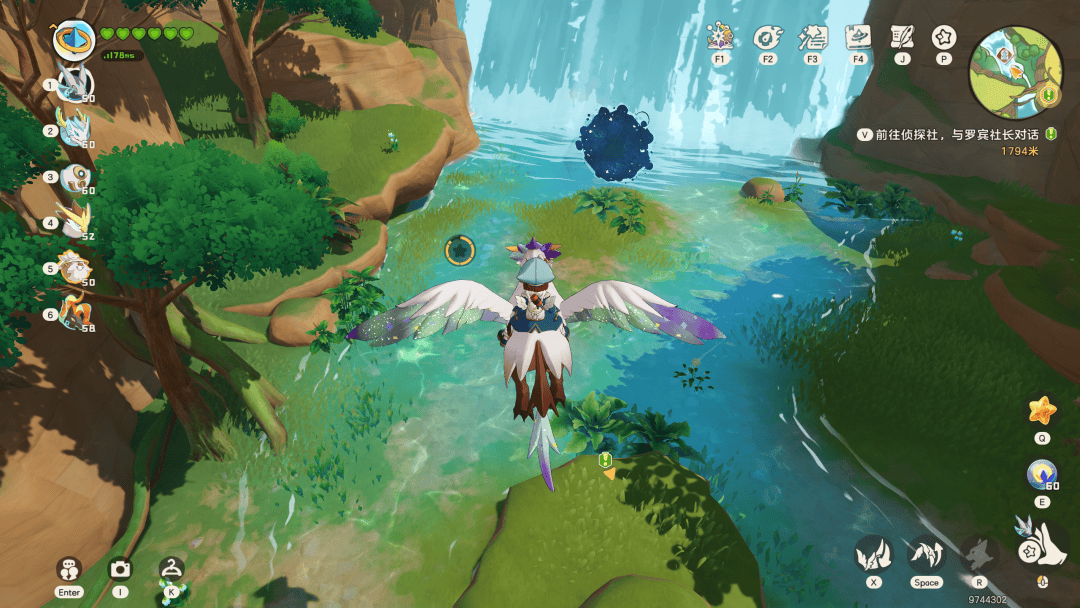Use the golden star item
Screen dimensions: 1080x608
(1042, 410)
